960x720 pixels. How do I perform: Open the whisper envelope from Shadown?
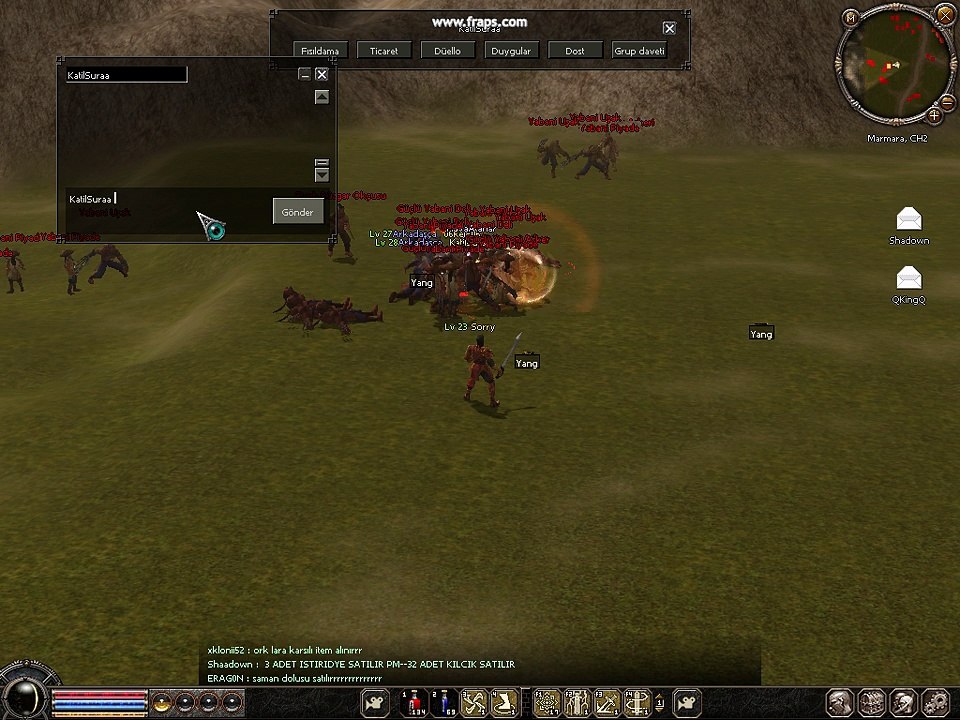coord(909,220)
